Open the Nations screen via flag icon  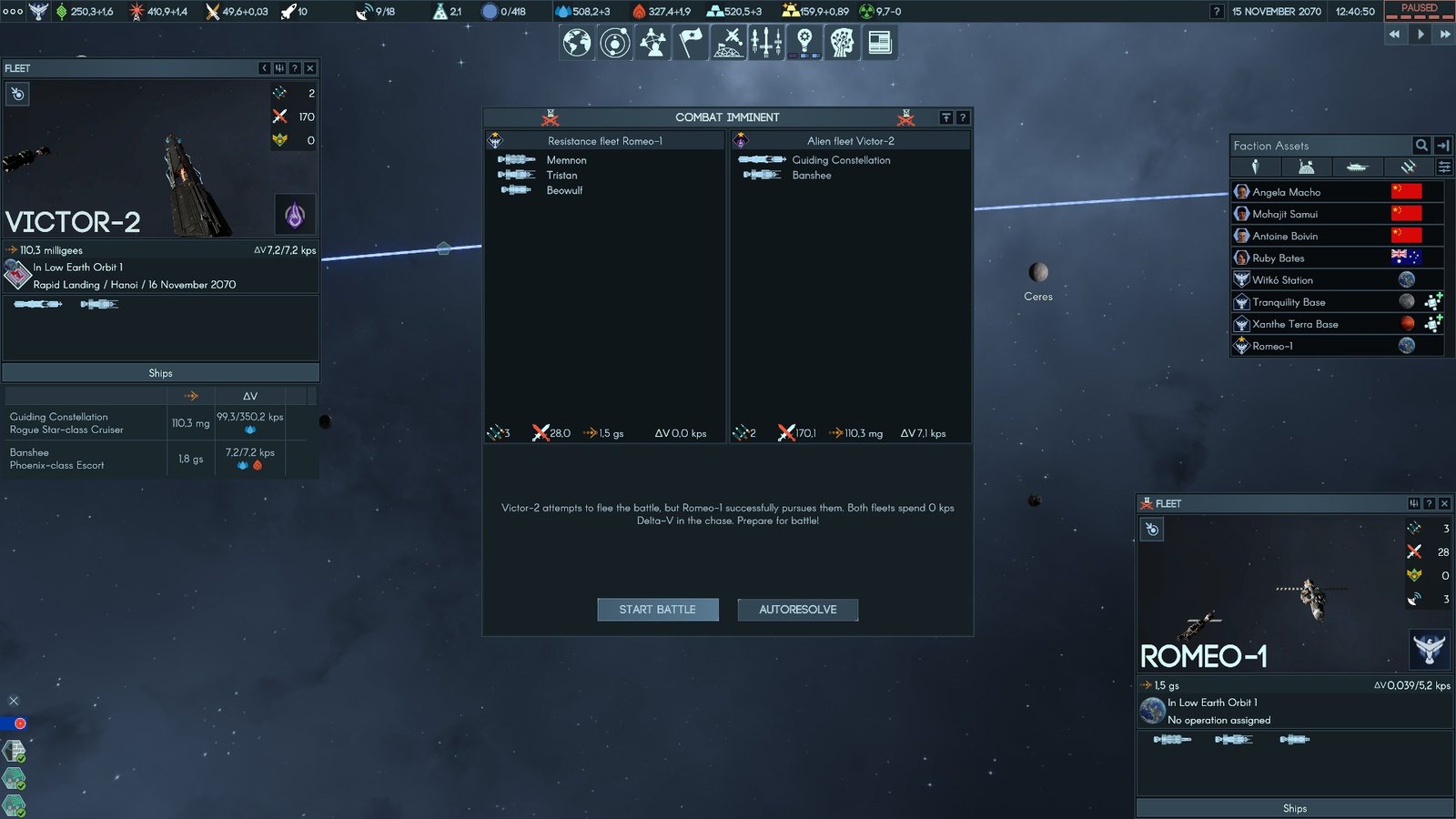point(689,41)
